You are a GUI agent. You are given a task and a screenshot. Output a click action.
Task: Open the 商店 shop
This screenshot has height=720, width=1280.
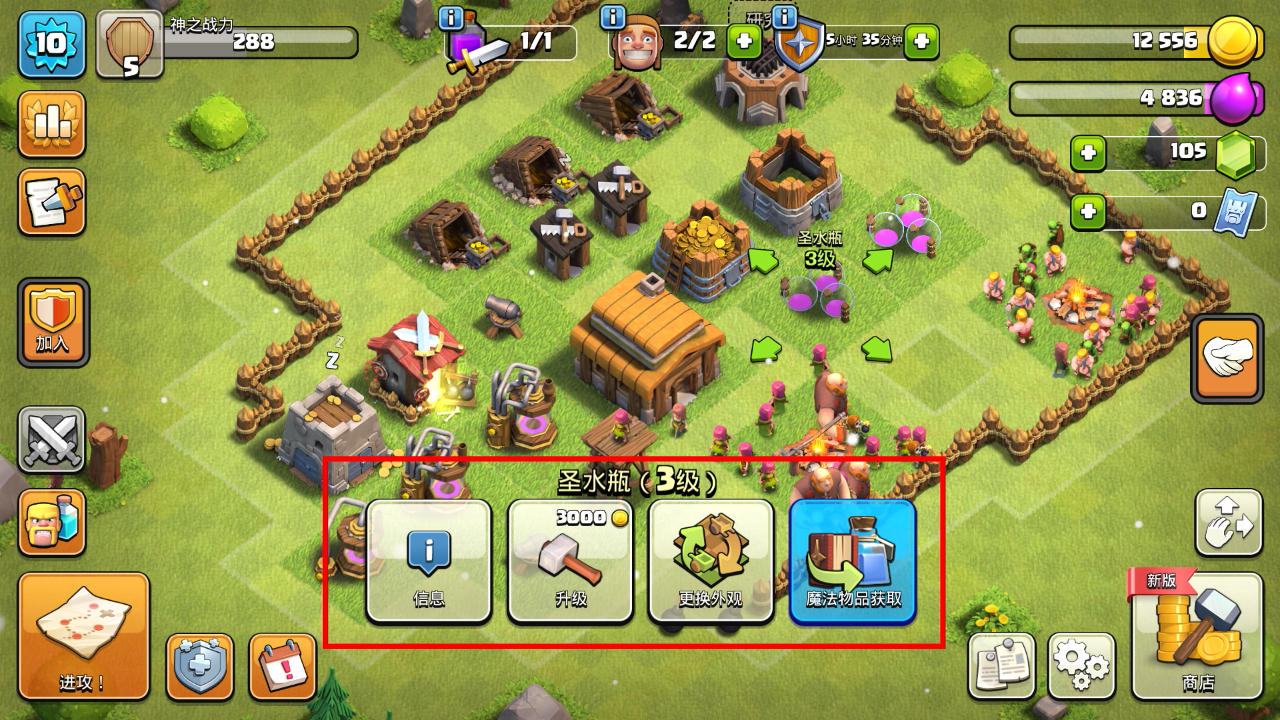pos(1197,635)
